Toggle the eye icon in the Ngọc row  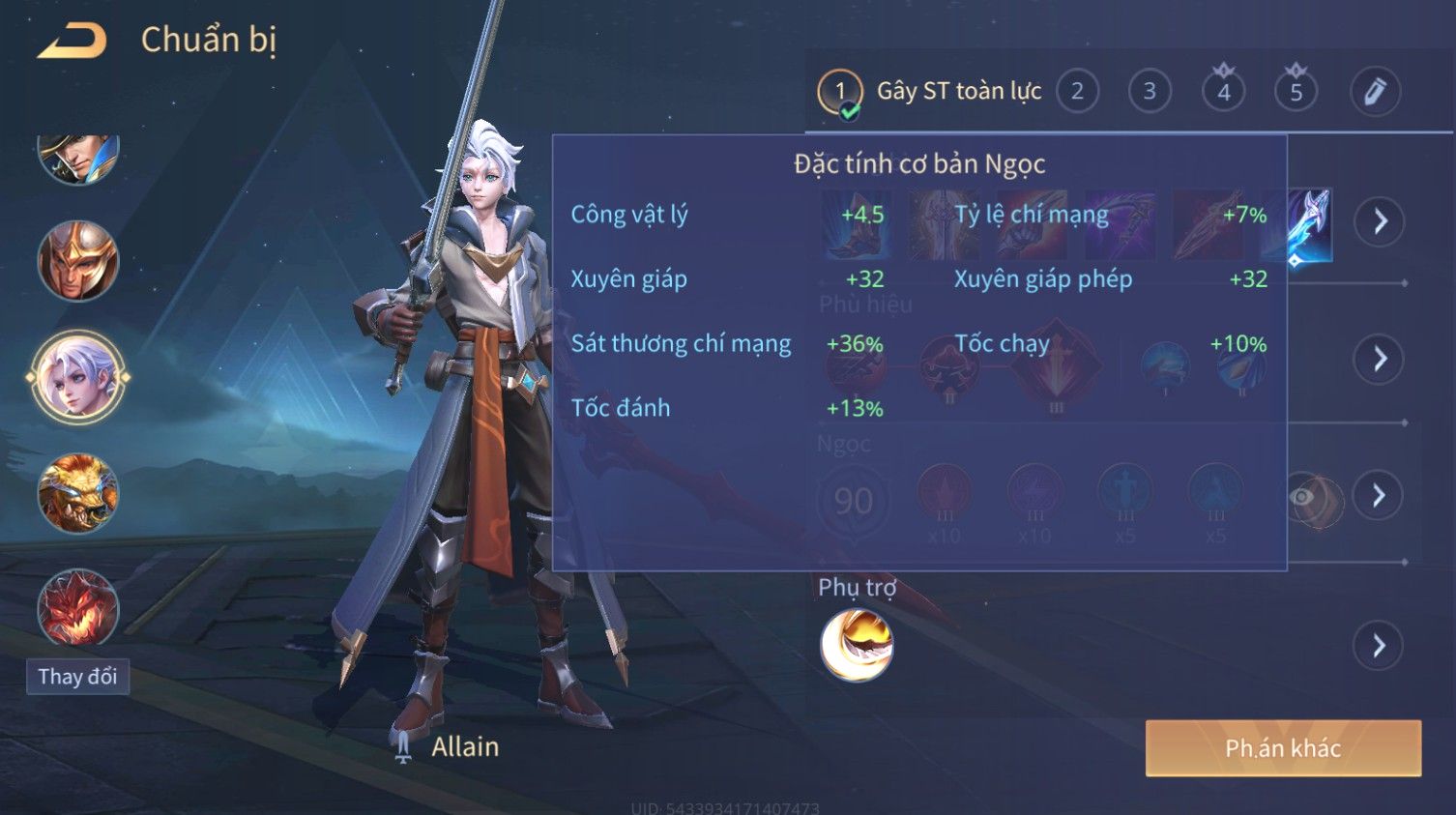[1304, 497]
